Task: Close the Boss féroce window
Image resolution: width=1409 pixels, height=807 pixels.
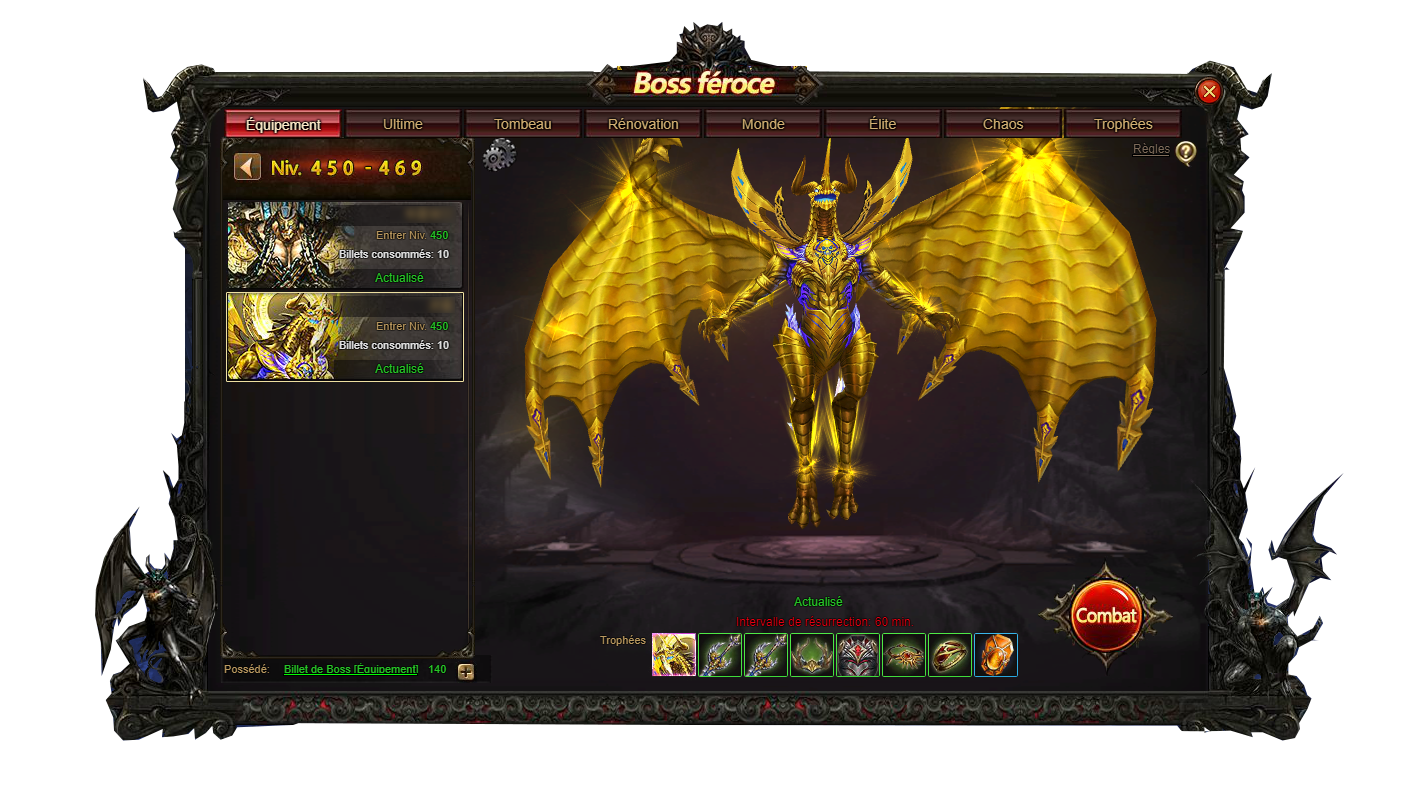Action: (x=1209, y=92)
